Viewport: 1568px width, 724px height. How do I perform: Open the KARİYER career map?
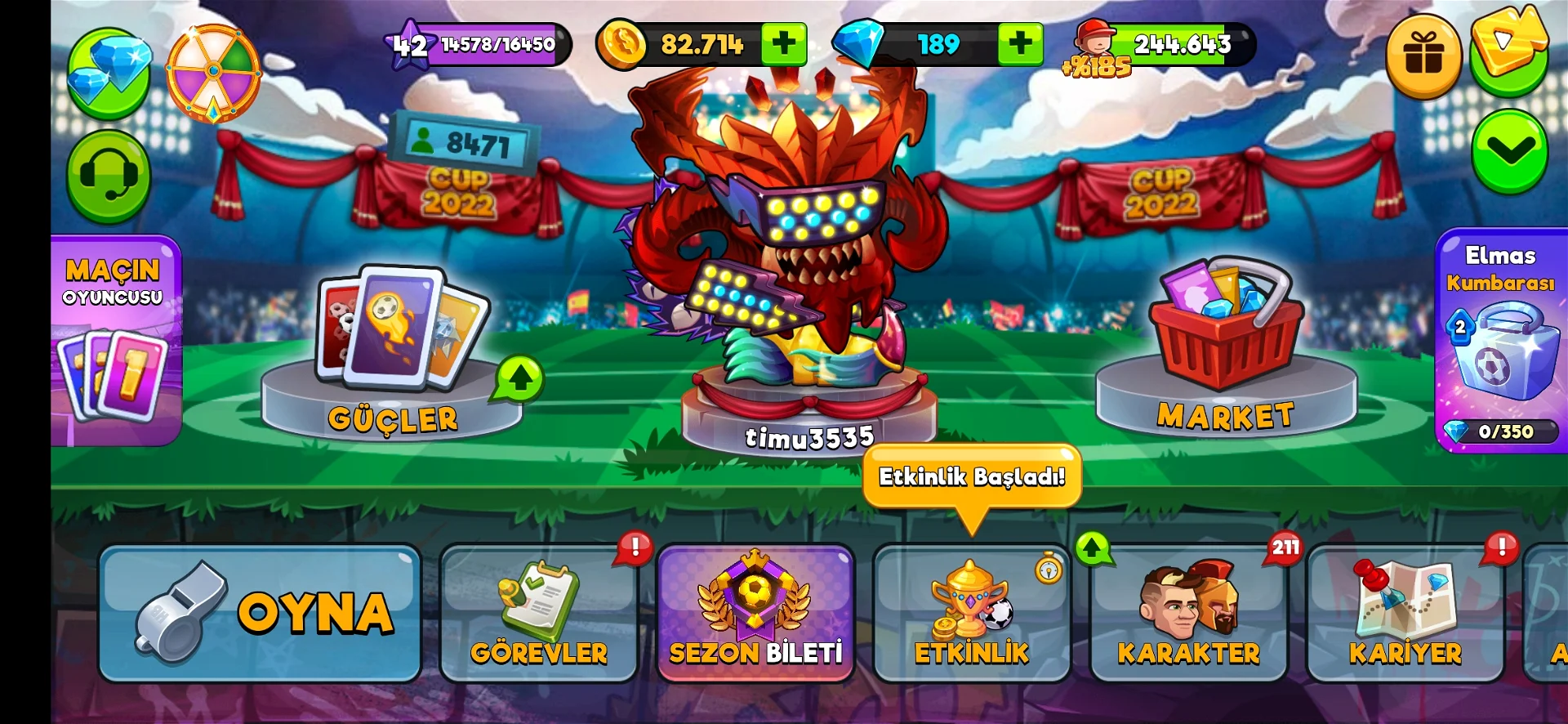[1405, 614]
